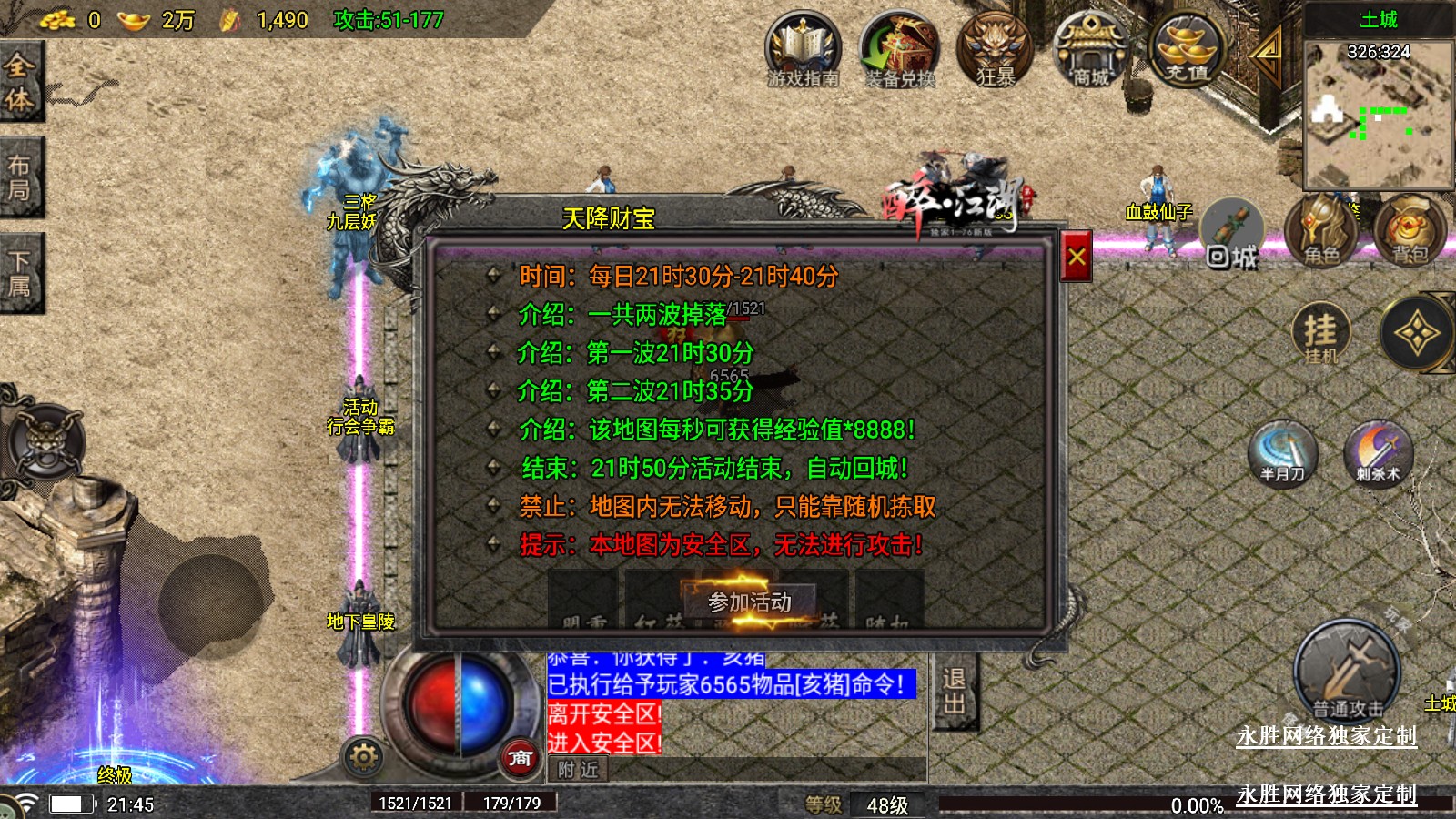Toggle 挂机 auto-battle
The width and height of the screenshot is (1456, 819).
click(1320, 333)
